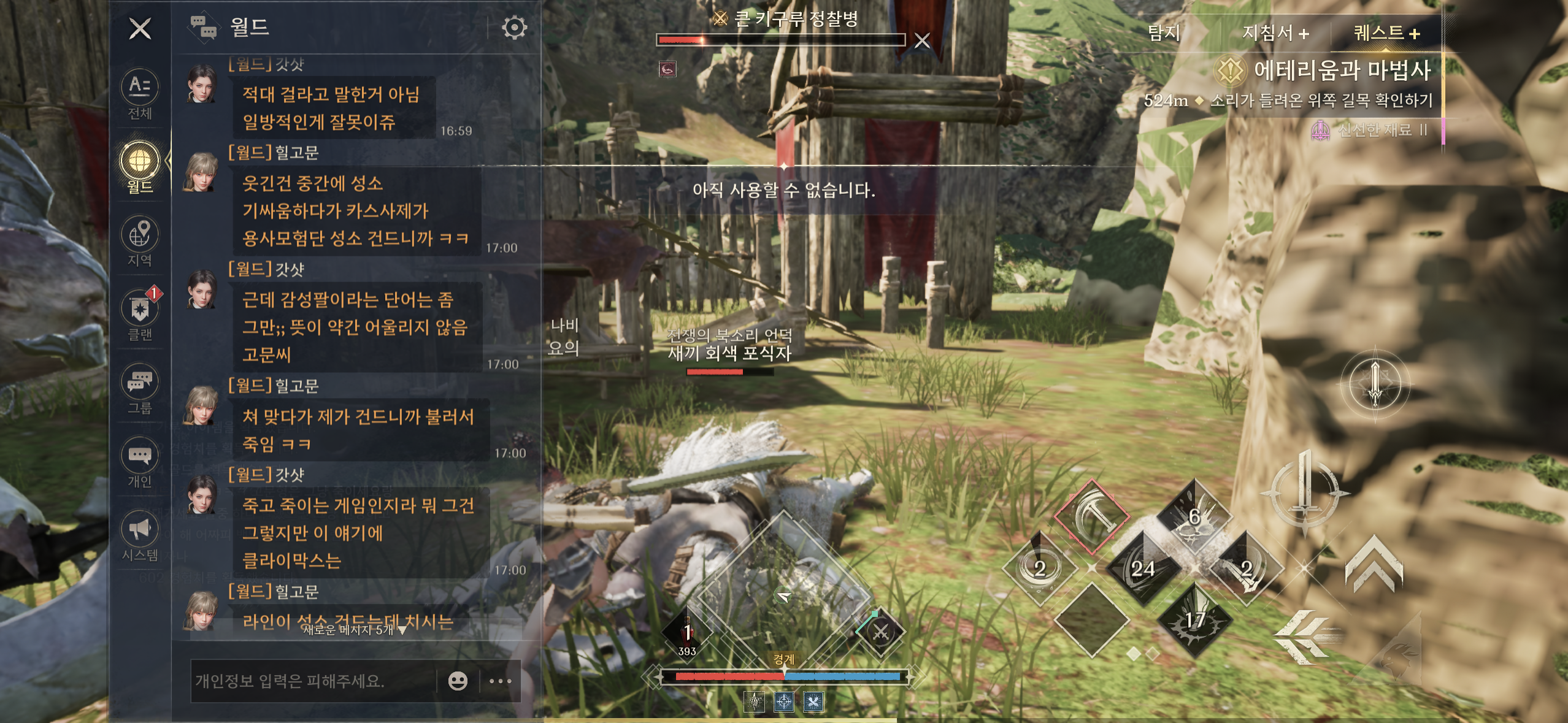Image resolution: width=1568 pixels, height=723 pixels.
Task: Activate the skill with 24 cooldown
Action: tap(1142, 568)
